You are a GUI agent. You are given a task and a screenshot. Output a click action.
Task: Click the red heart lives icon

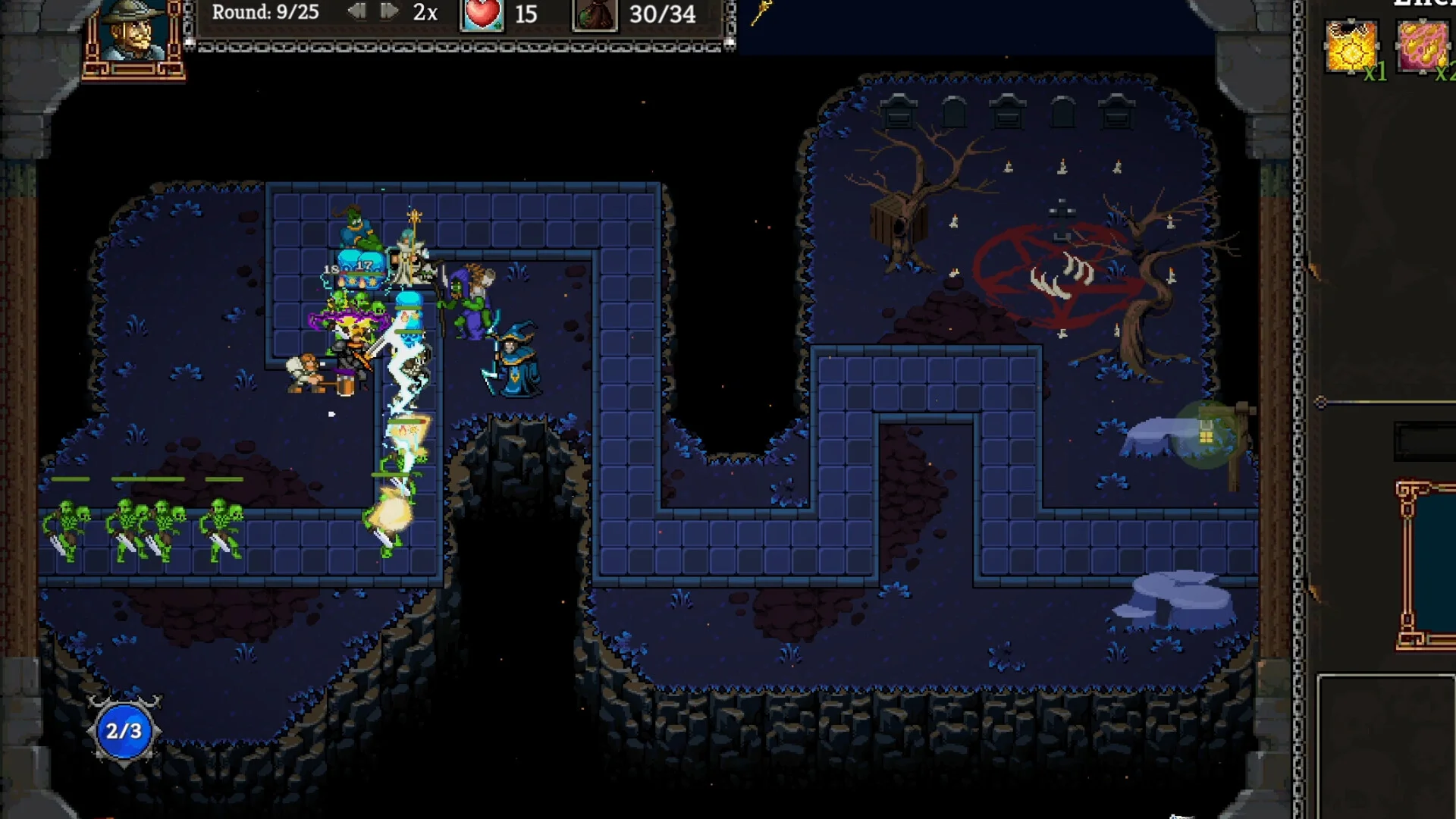[x=482, y=14]
